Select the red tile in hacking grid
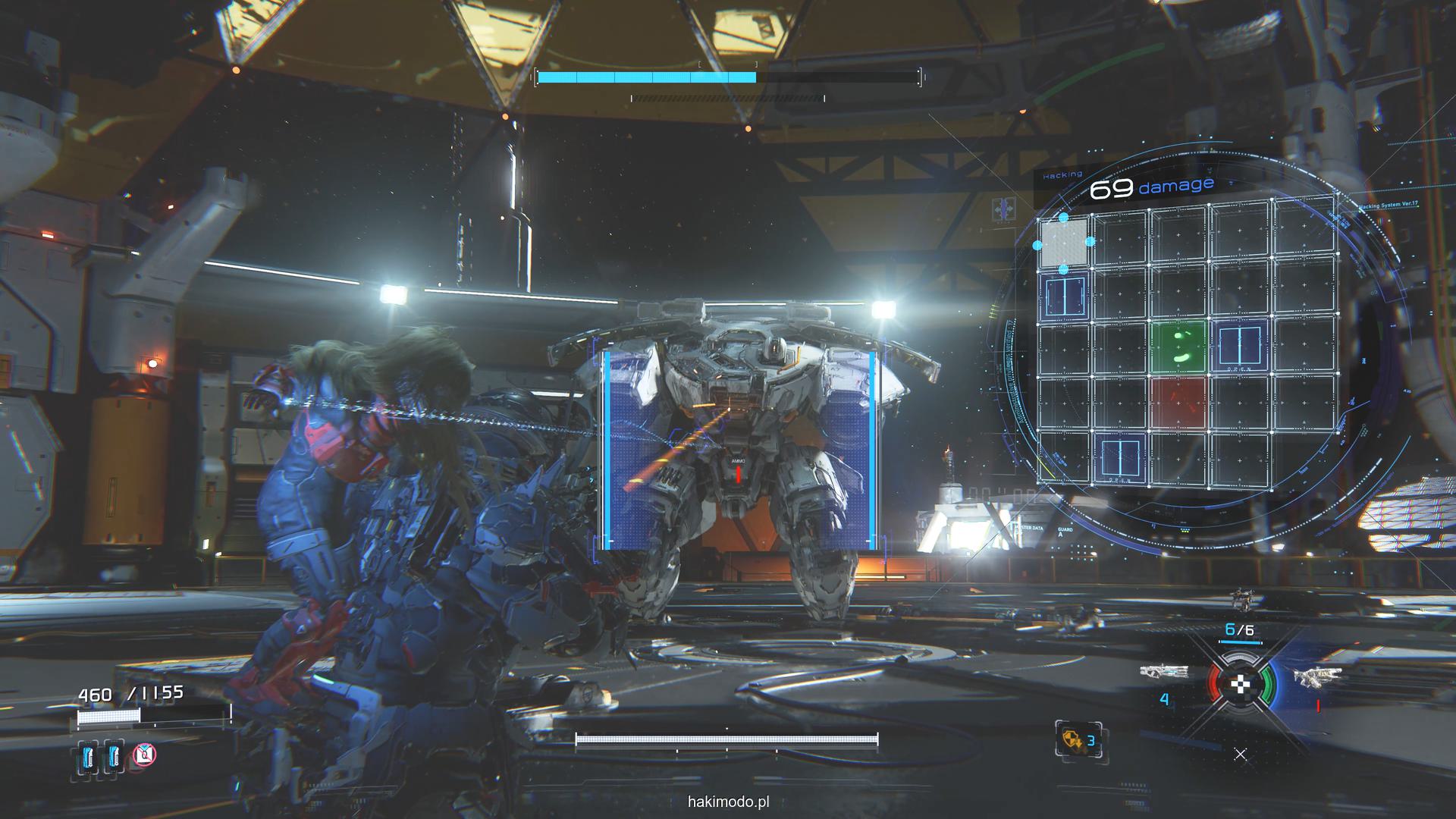1456x819 pixels. [1178, 403]
